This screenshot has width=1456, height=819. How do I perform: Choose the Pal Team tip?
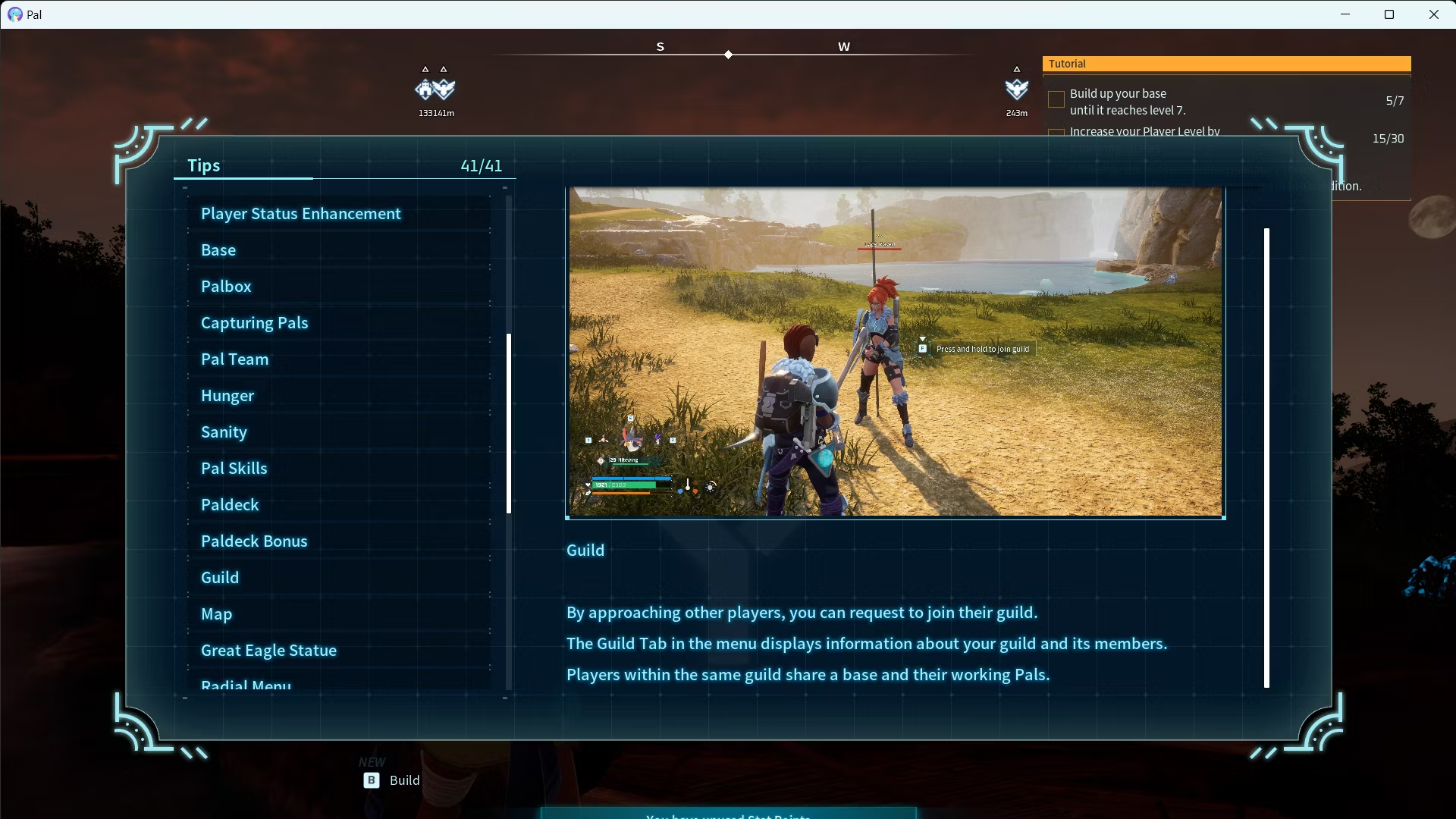coord(234,359)
